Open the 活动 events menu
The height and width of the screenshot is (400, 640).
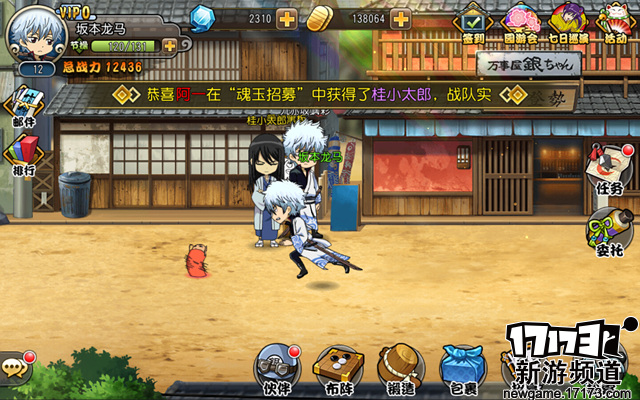point(613,23)
